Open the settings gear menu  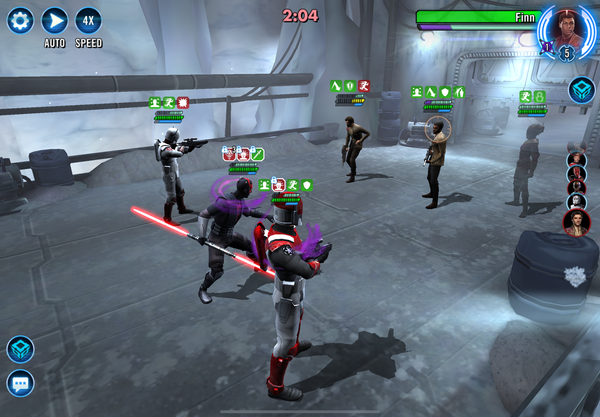21,20
